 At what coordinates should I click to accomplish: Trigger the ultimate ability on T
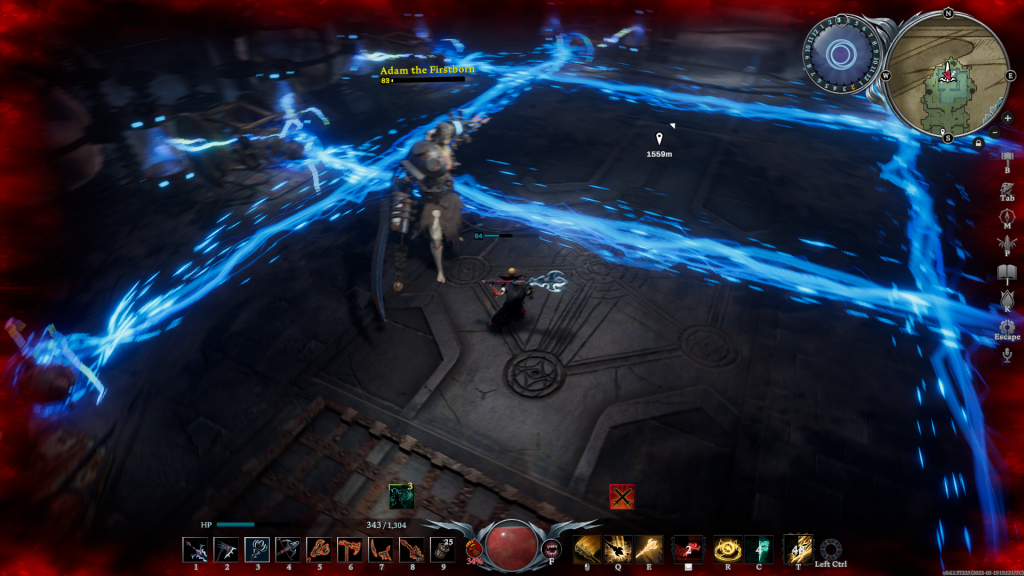tap(797, 548)
